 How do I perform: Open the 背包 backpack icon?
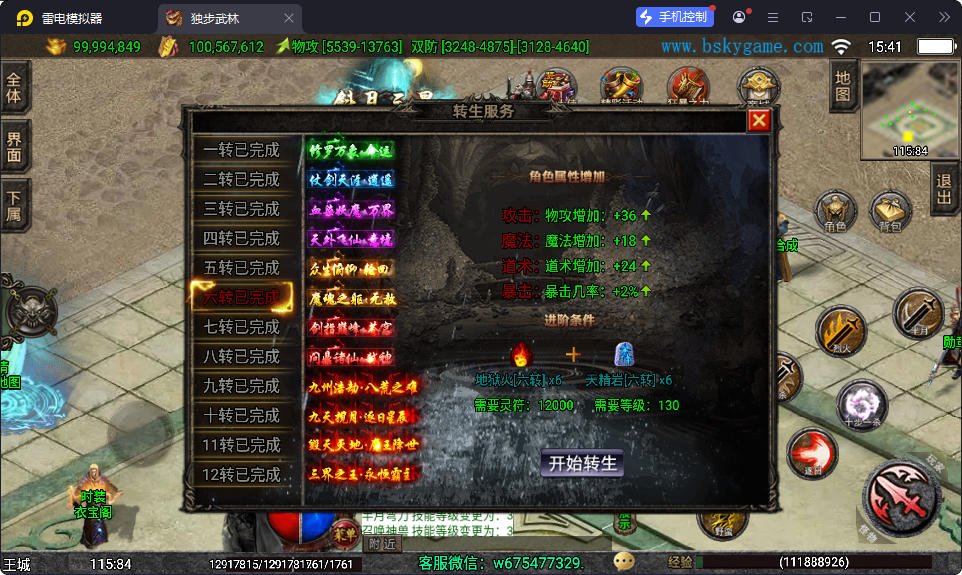point(890,213)
